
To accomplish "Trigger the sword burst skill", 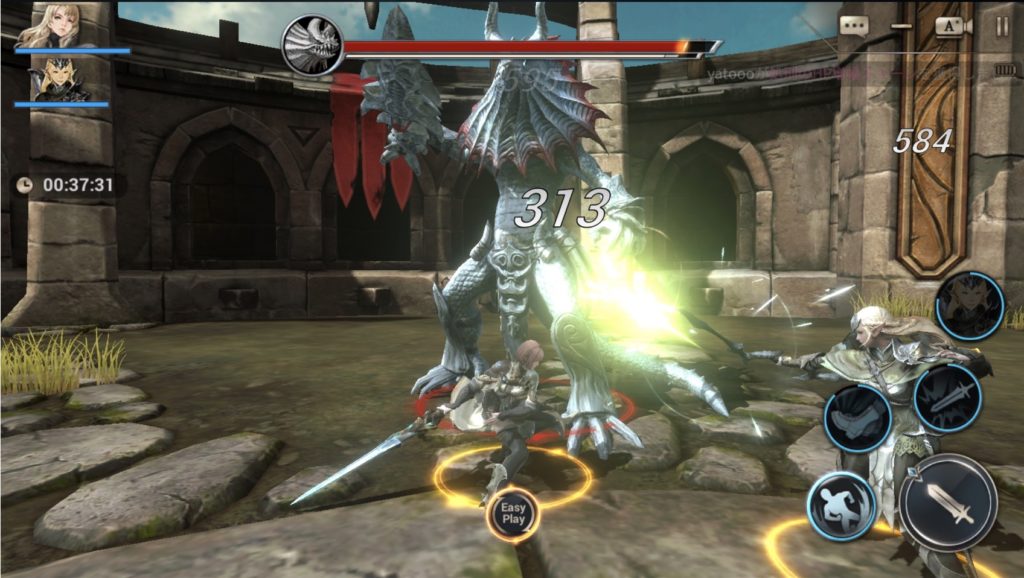I will point(946,398).
